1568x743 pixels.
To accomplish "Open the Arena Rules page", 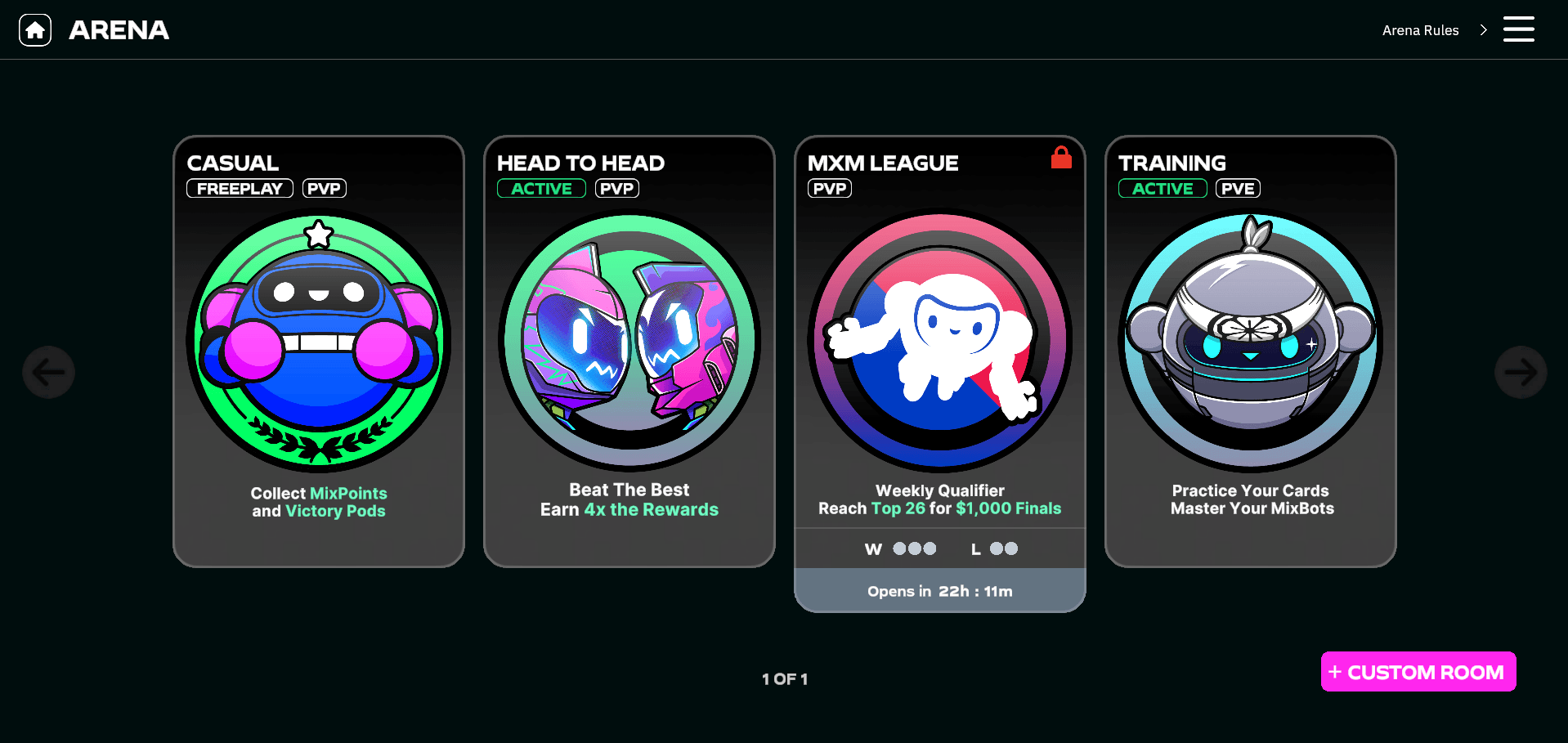I will click(1433, 30).
